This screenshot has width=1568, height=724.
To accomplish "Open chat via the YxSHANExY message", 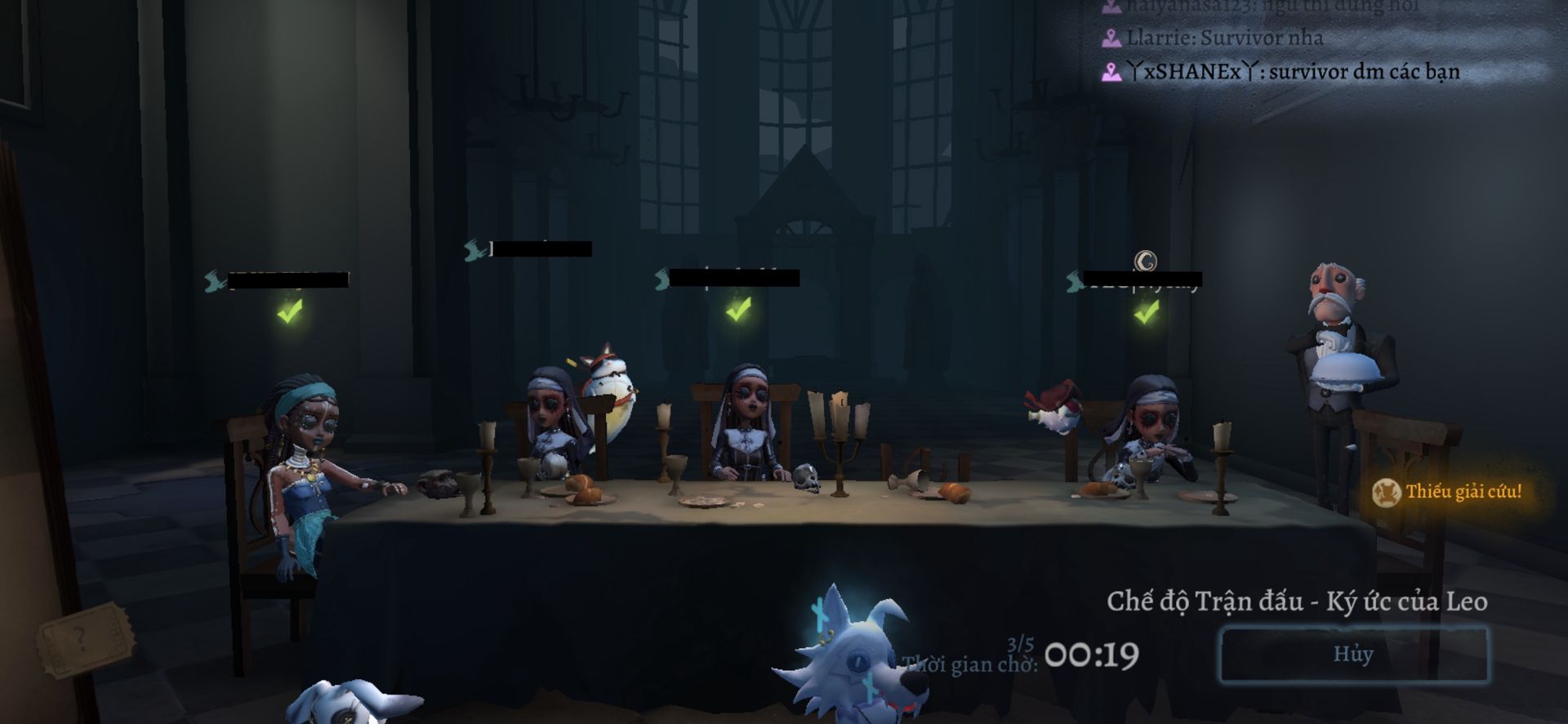I will point(1282,72).
